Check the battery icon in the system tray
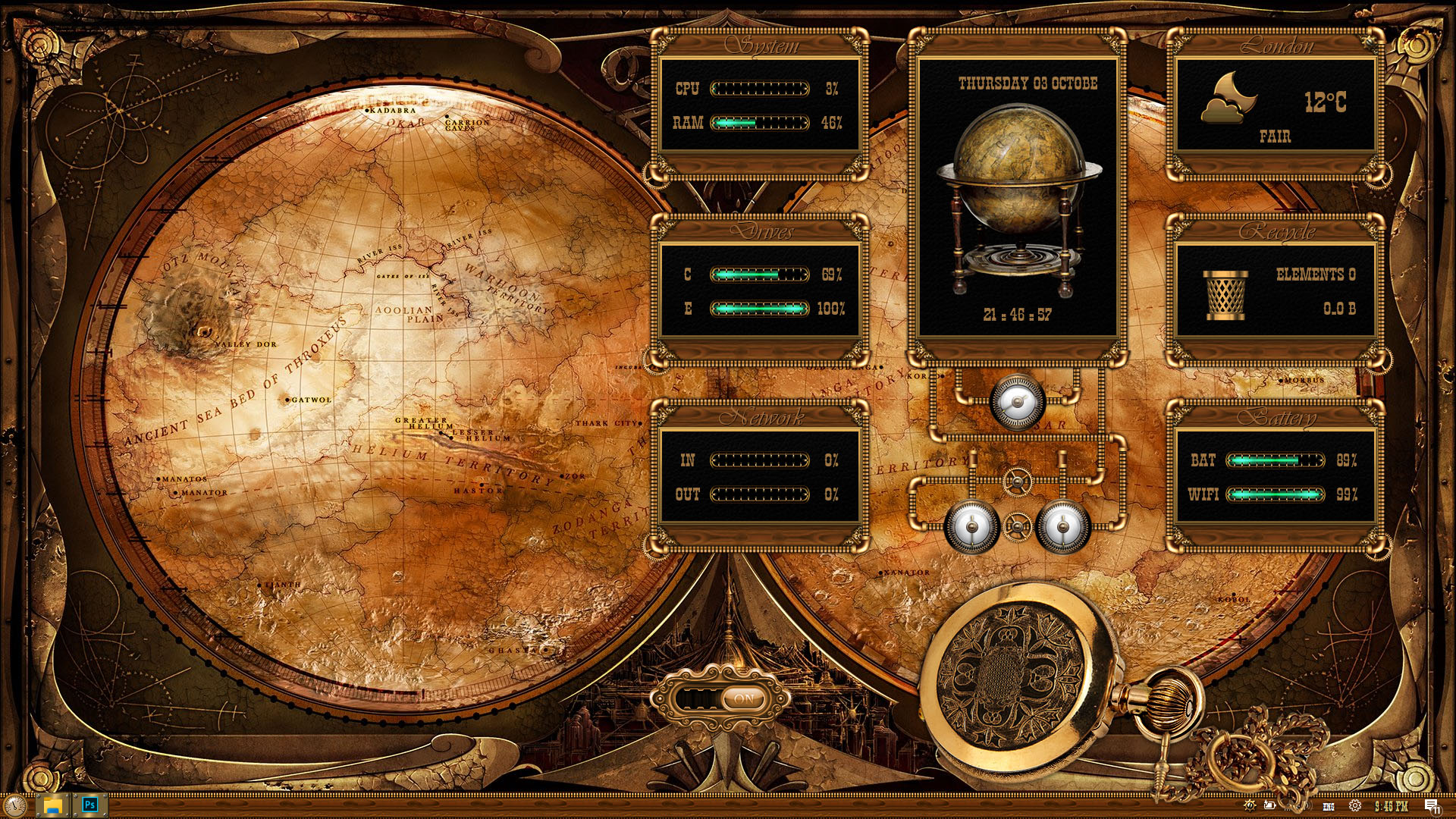1456x819 pixels. coord(1269,806)
